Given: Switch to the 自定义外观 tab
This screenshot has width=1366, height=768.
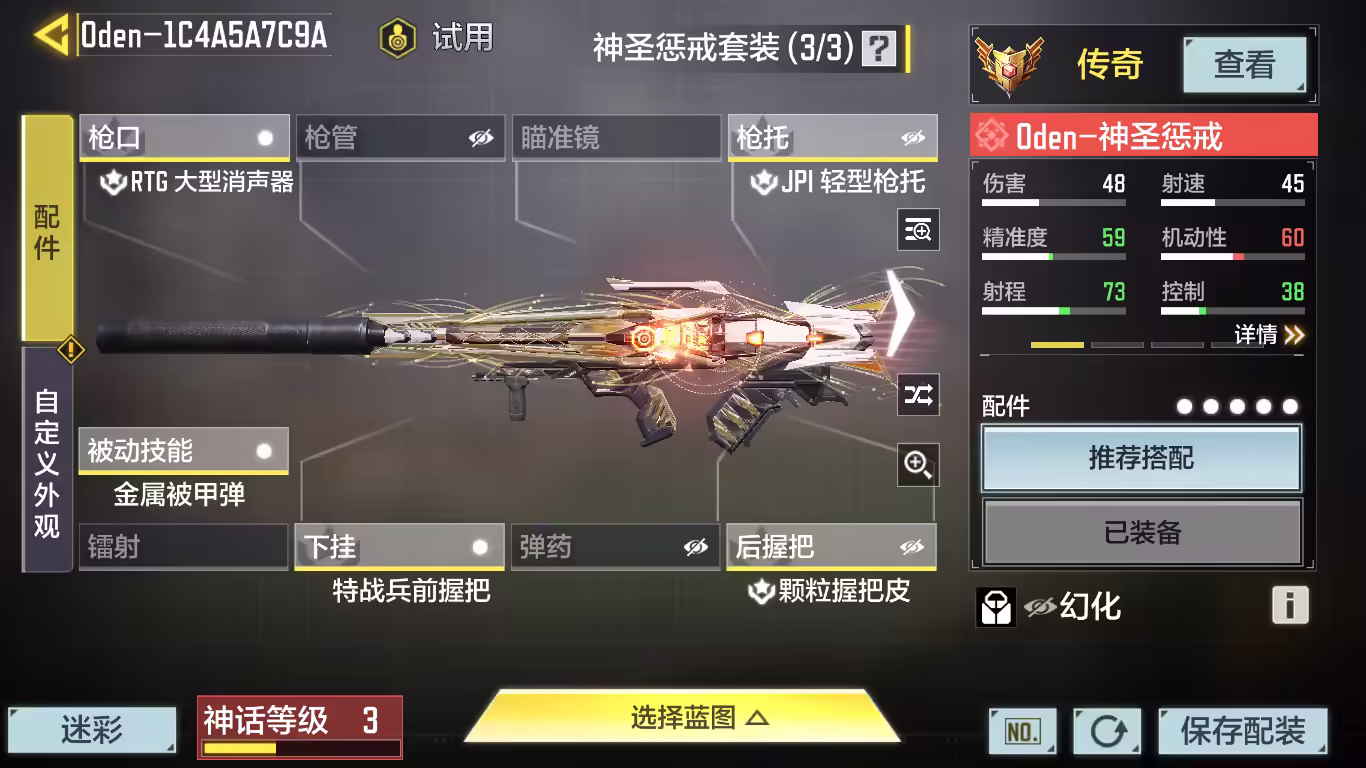Looking at the screenshot, I should [x=47, y=460].
